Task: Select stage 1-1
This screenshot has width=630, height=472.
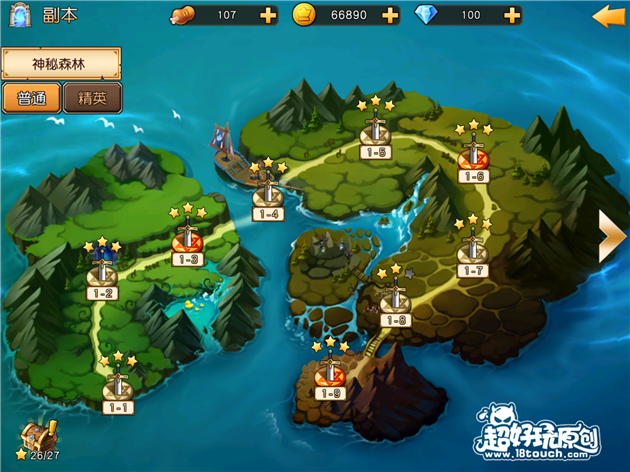Action: [x=118, y=385]
